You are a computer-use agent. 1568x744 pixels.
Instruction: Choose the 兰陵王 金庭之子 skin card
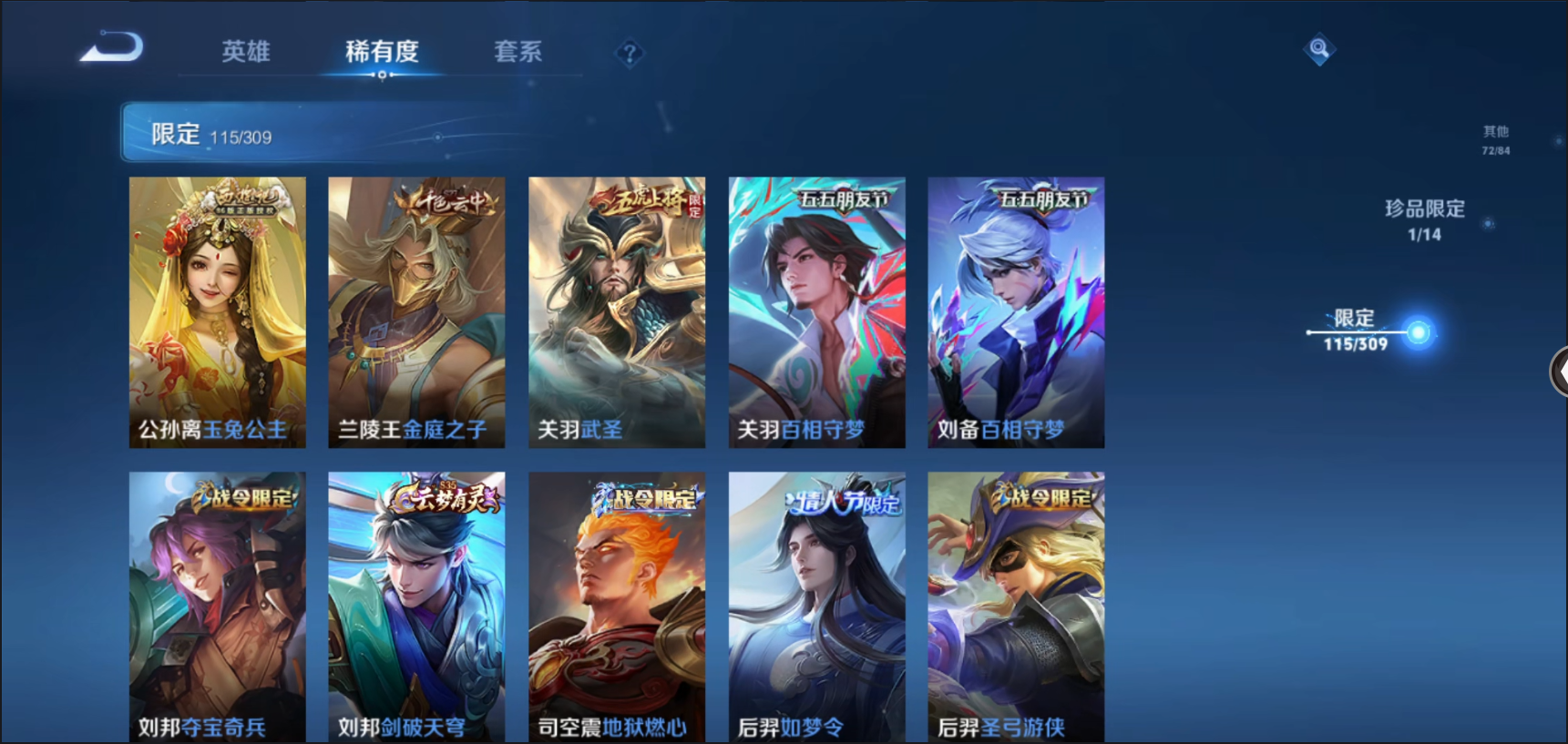416,311
